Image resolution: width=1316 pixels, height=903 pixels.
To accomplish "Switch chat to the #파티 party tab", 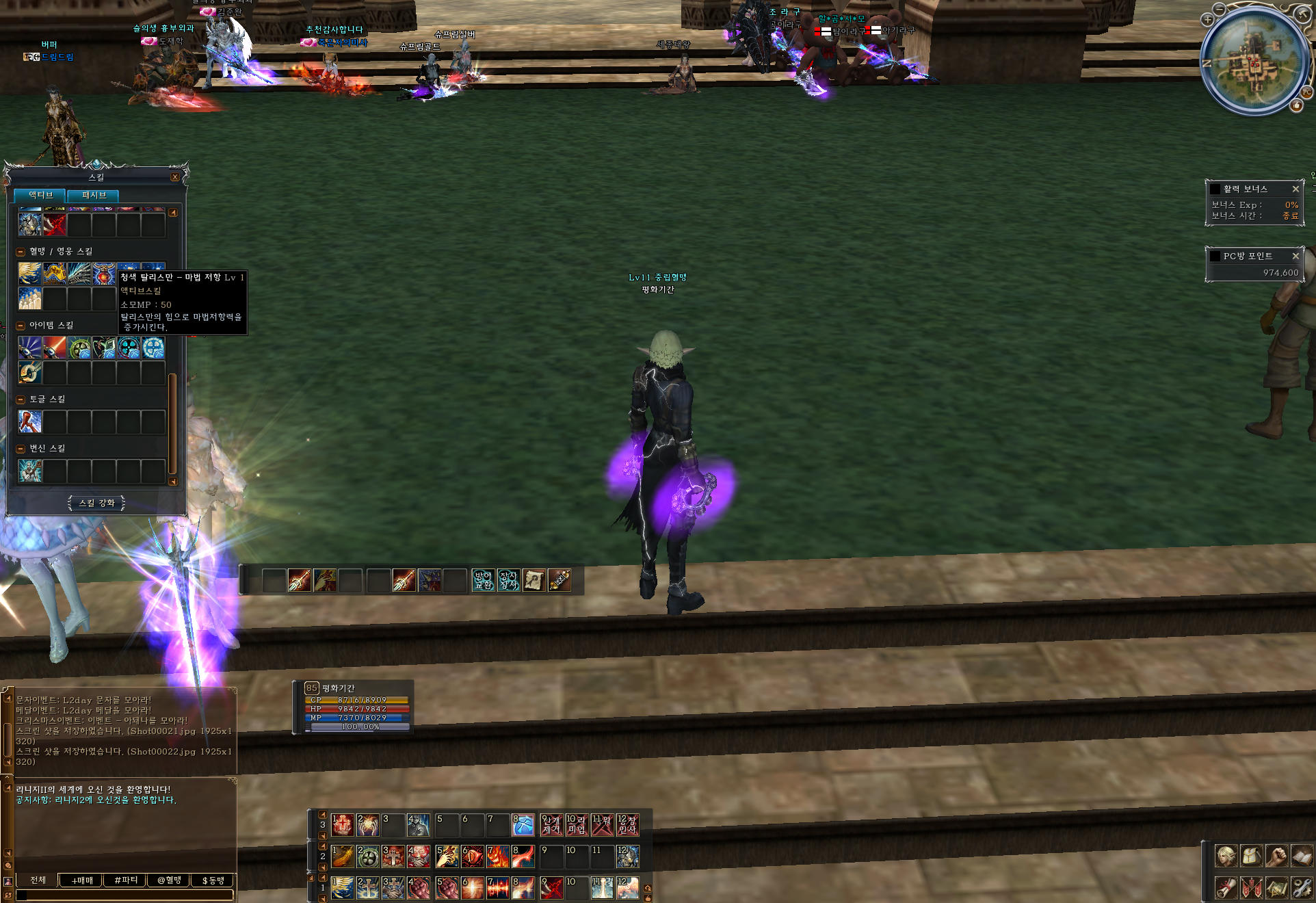I will 126,880.
